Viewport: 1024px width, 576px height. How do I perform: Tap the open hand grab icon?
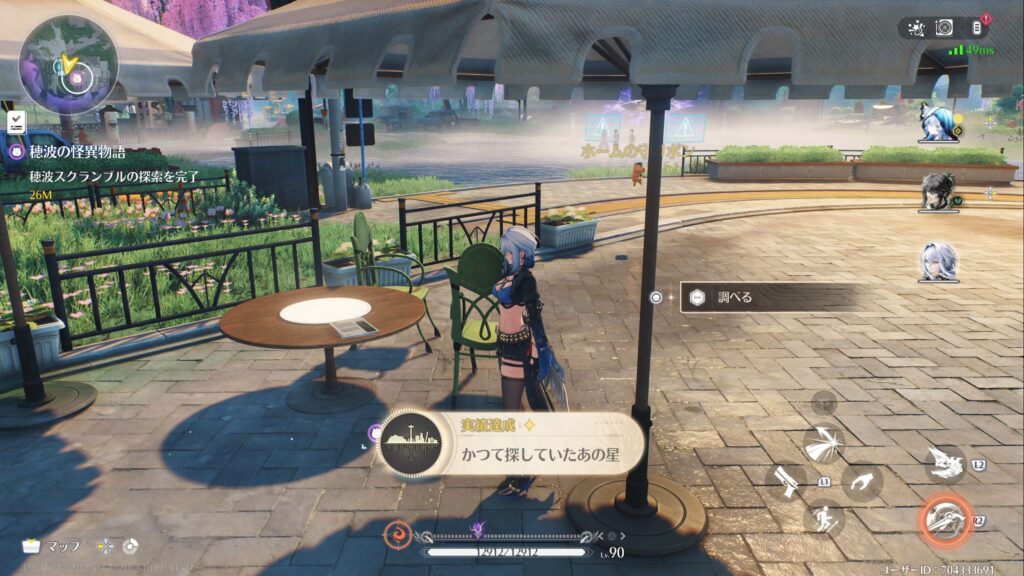click(x=860, y=481)
